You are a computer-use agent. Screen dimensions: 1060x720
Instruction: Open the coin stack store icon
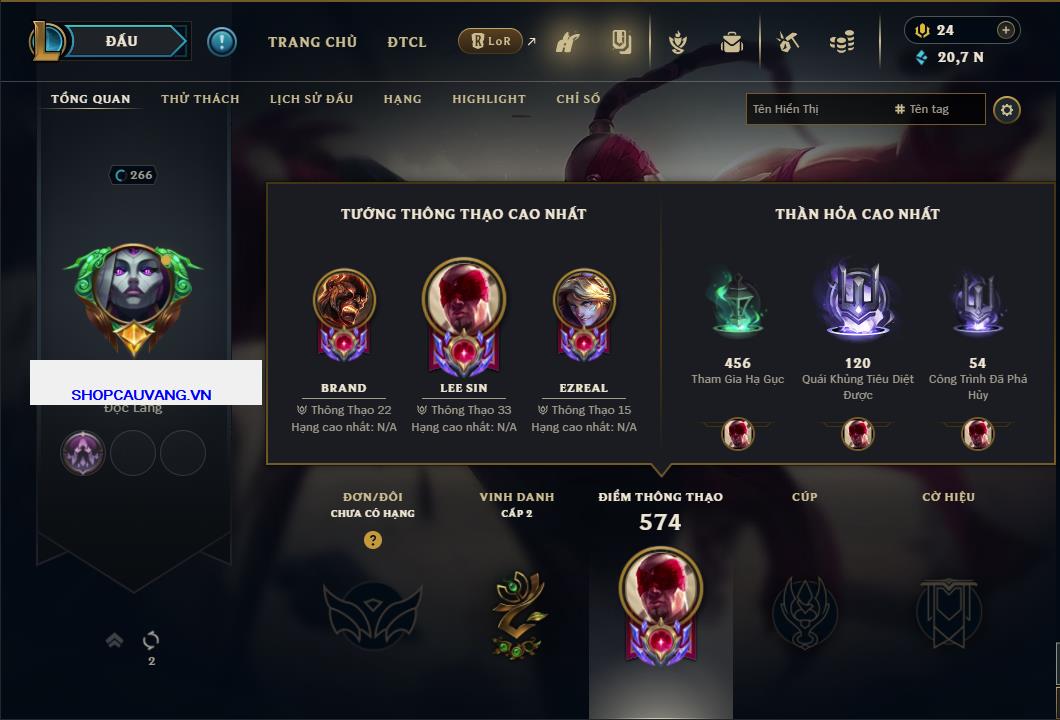point(842,42)
